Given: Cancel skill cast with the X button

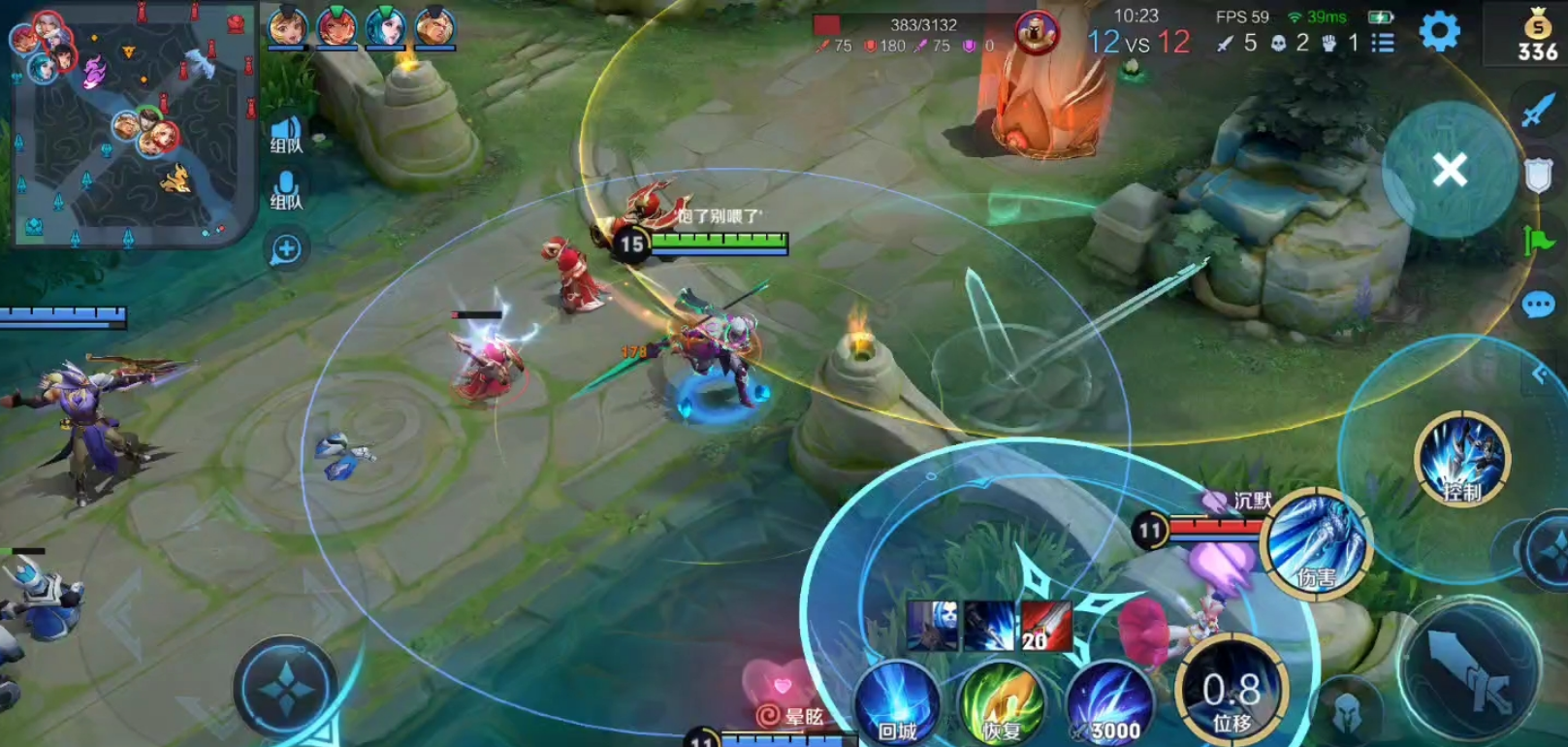Looking at the screenshot, I should coord(1450,171).
